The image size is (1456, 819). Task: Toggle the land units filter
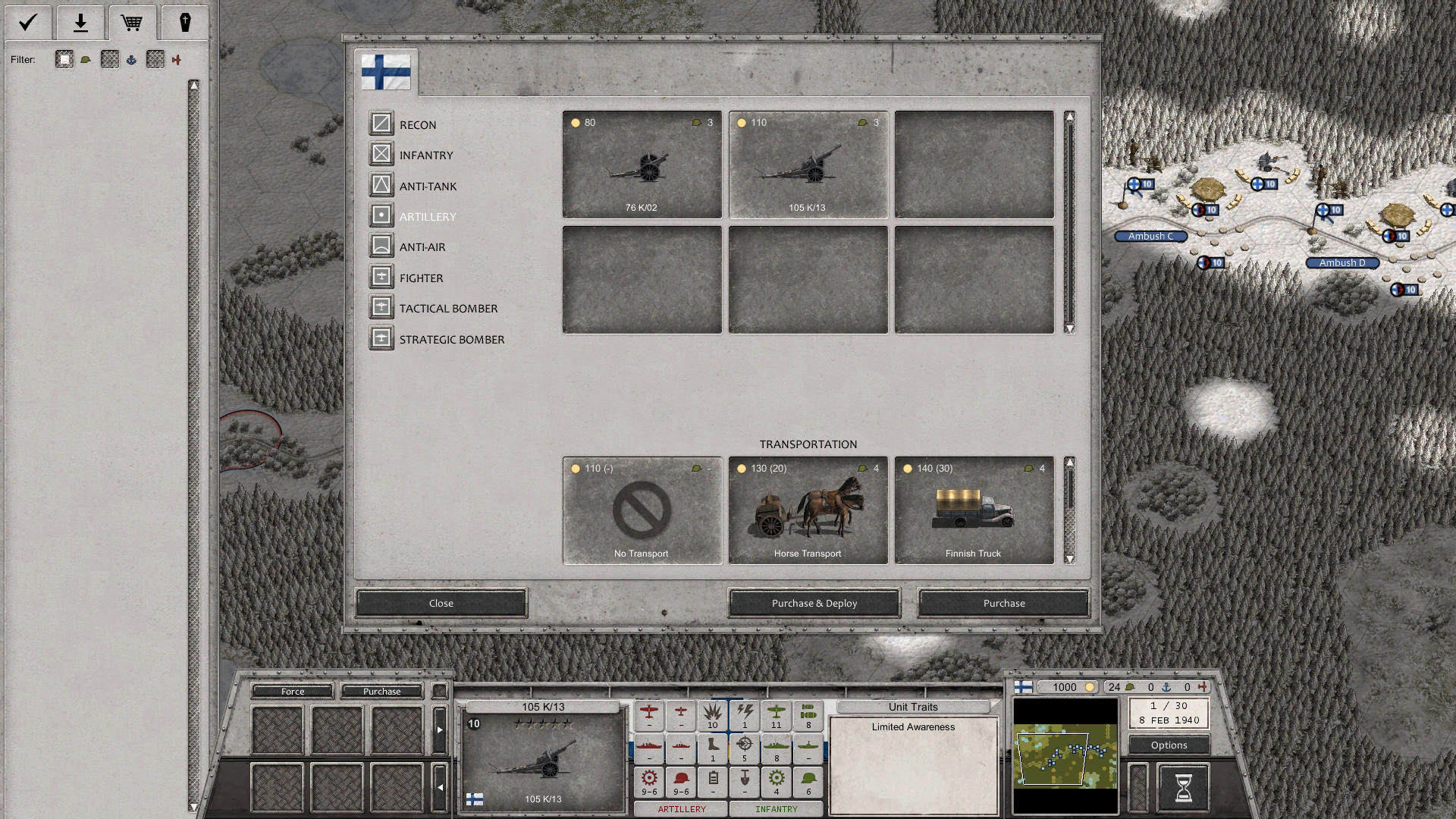pos(64,60)
